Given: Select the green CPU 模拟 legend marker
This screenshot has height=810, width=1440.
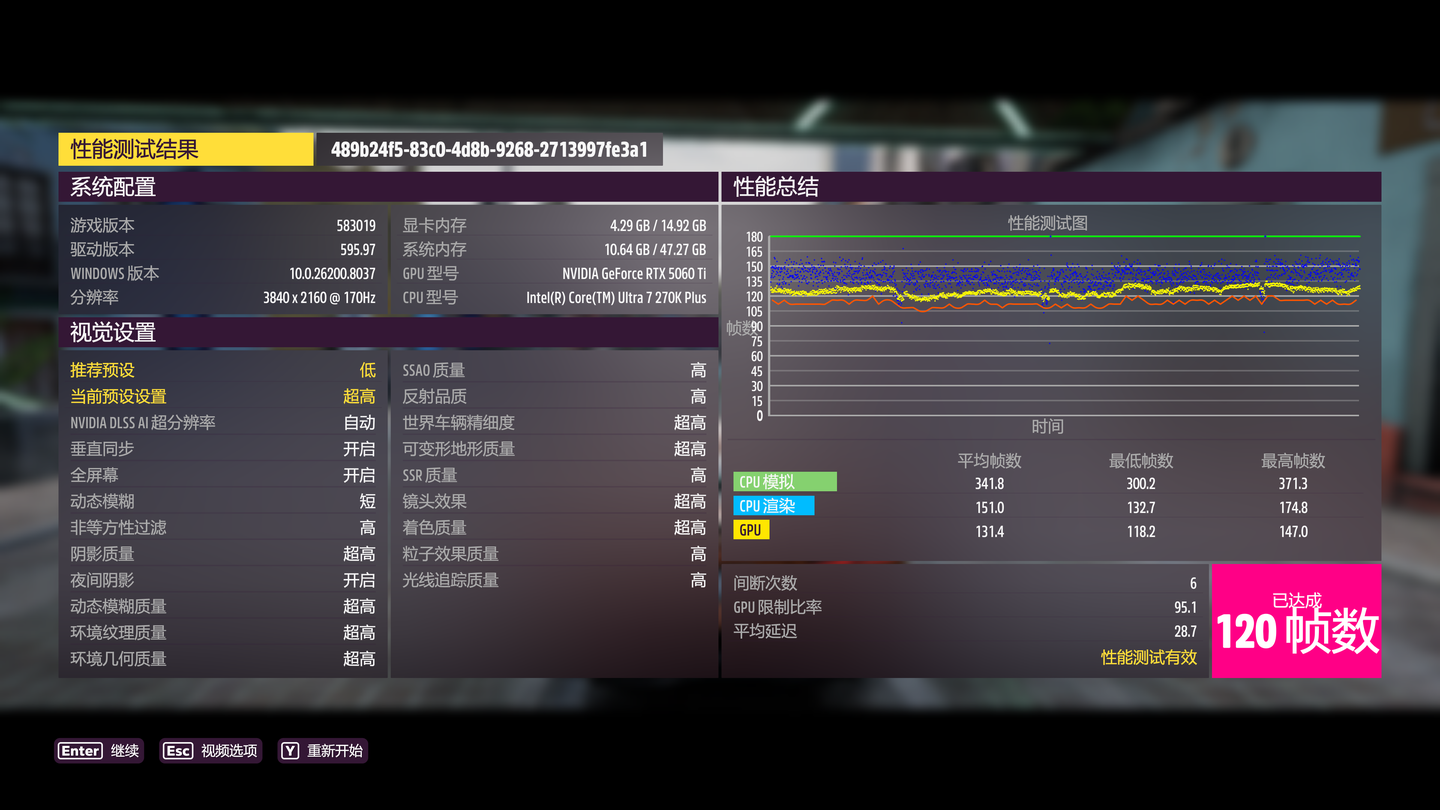Looking at the screenshot, I should pyautogui.click(x=785, y=481).
